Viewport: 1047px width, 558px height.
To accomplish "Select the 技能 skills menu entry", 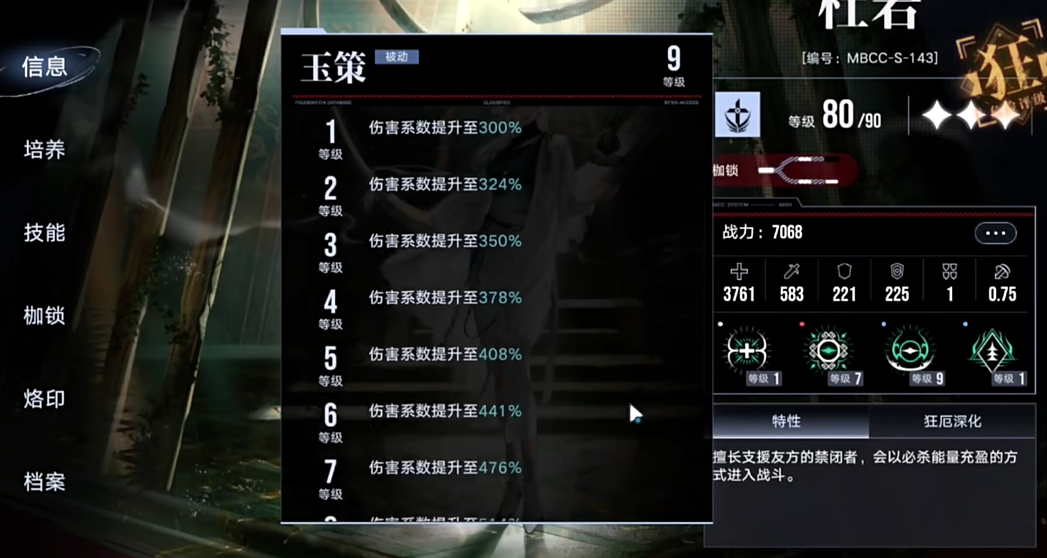I will point(45,233).
